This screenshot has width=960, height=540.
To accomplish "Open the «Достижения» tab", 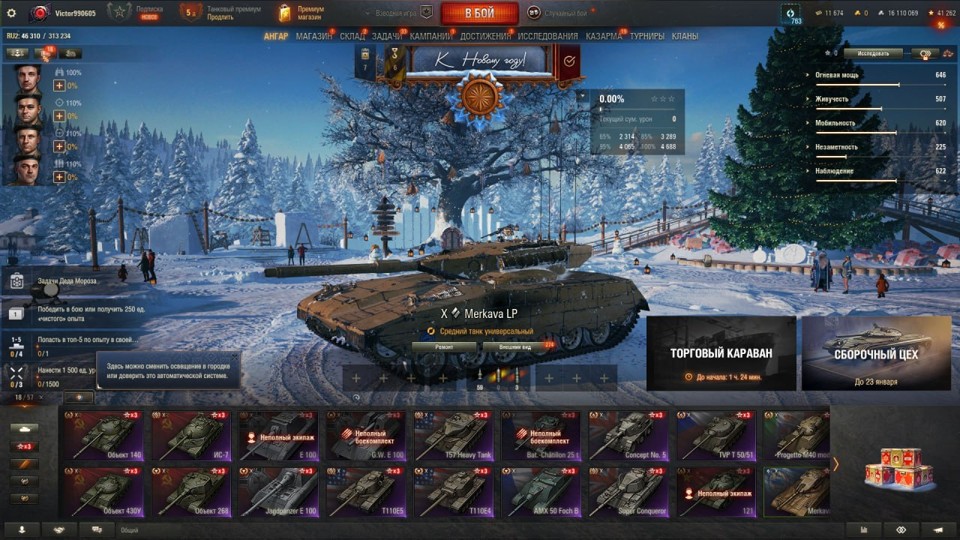I will tap(486, 36).
